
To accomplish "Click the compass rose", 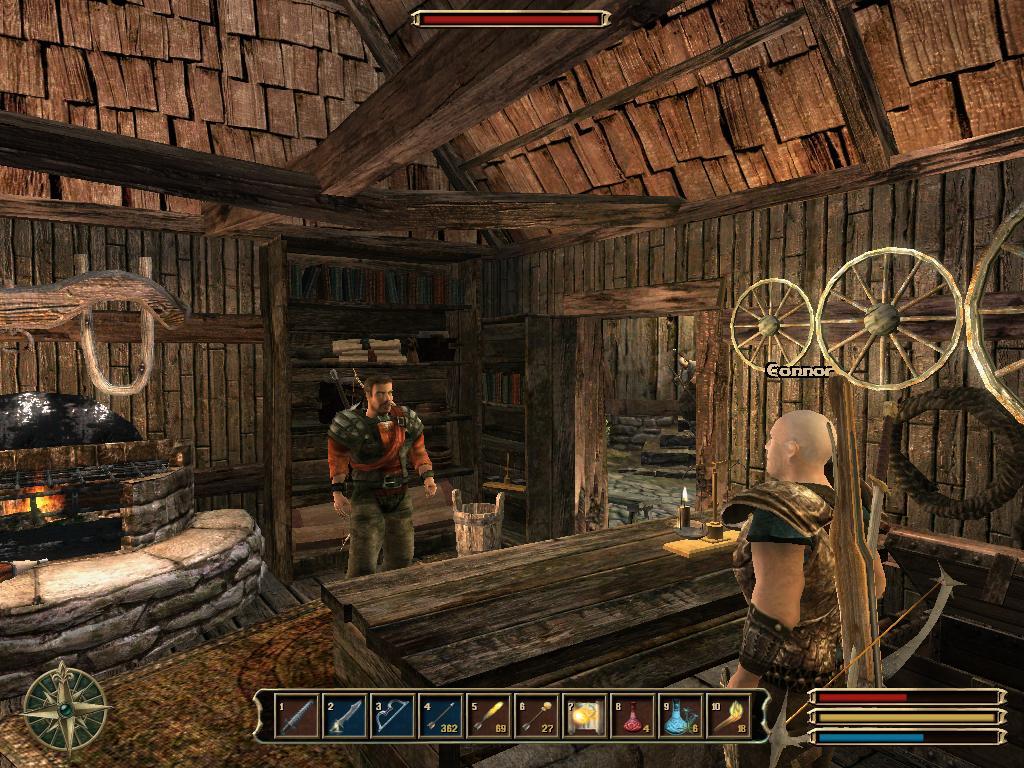I will [66, 708].
